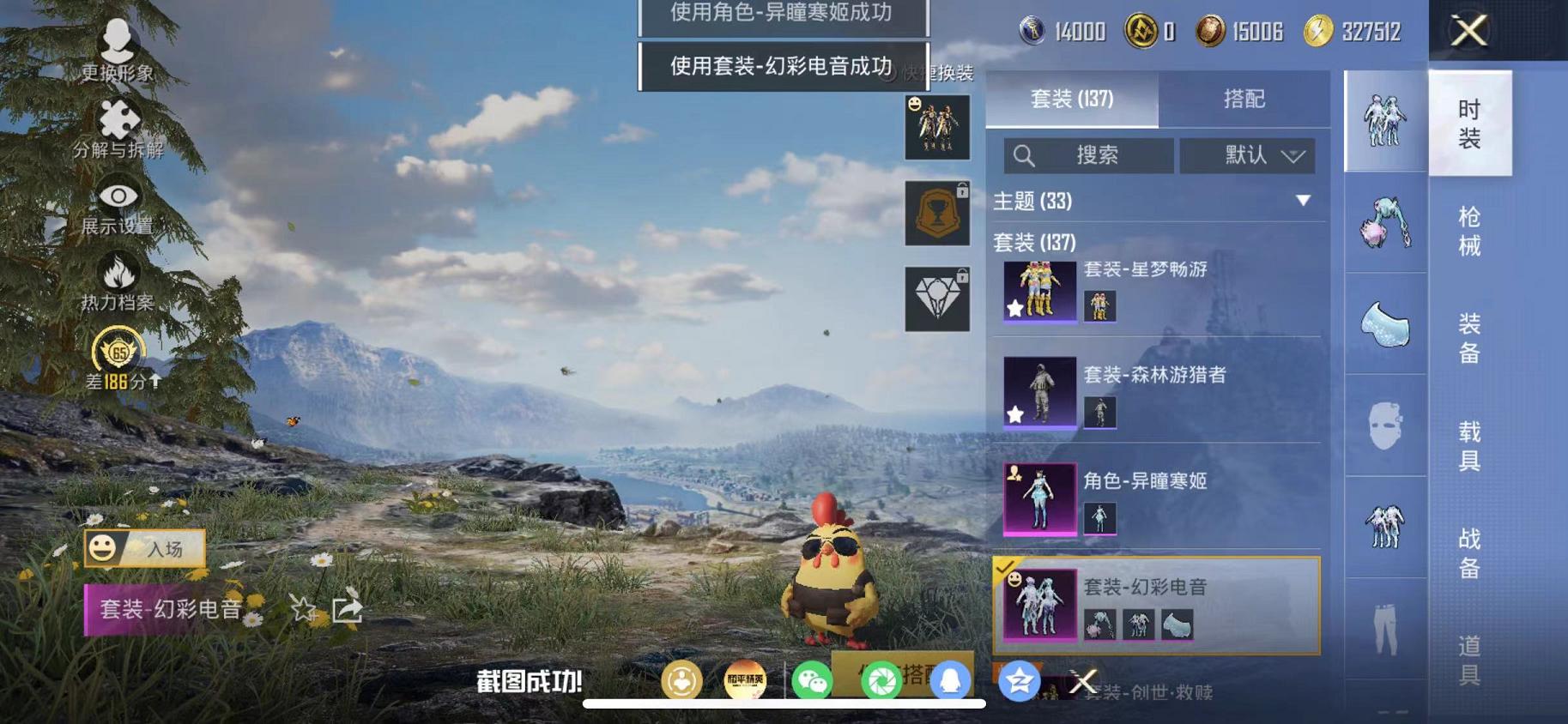The height and width of the screenshot is (724, 1568).
Task: Open the 默认 sort dropdown
Action: pyautogui.click(x=1250, y=155)
